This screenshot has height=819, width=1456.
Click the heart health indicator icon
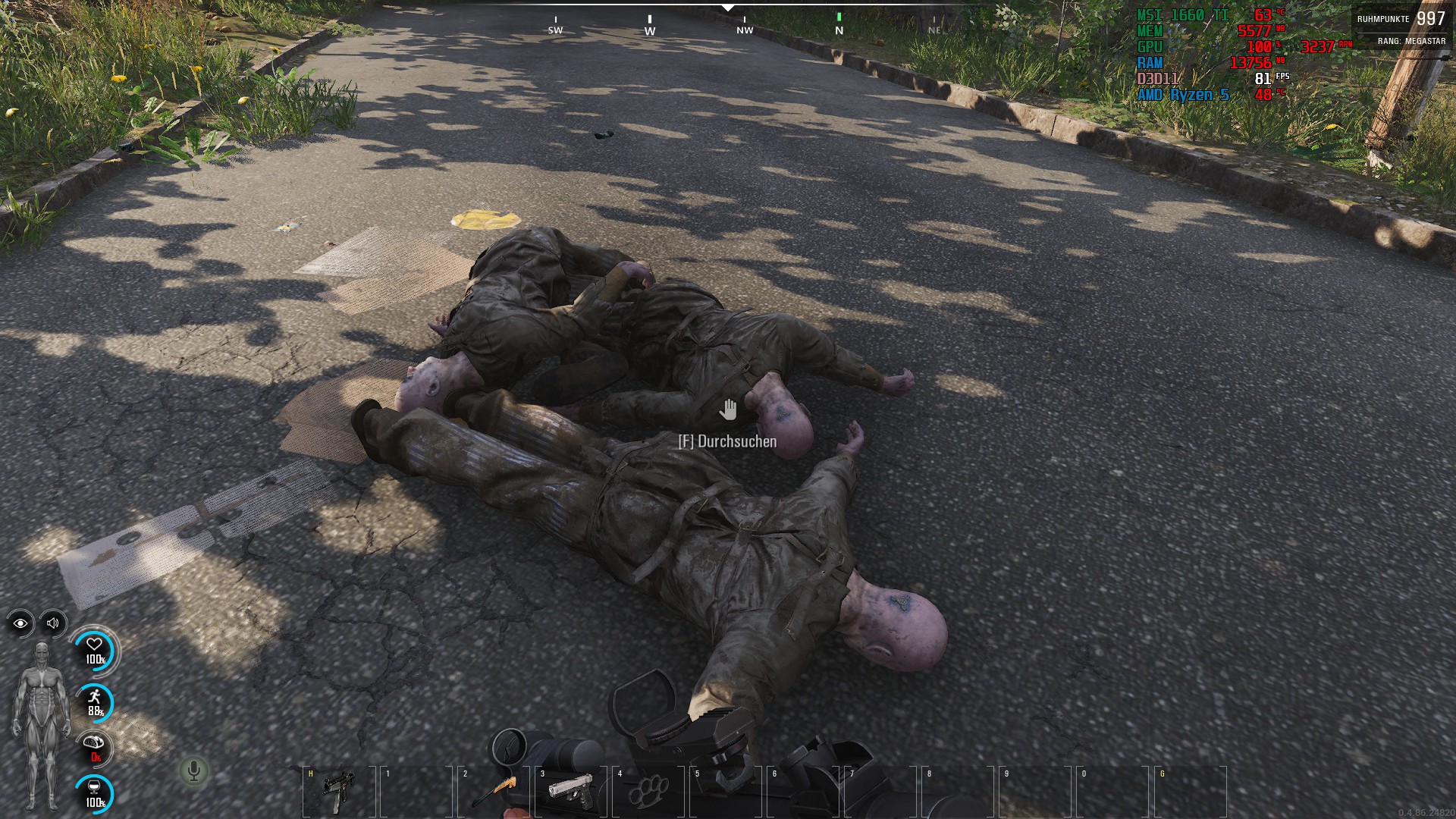pos(94,645)
